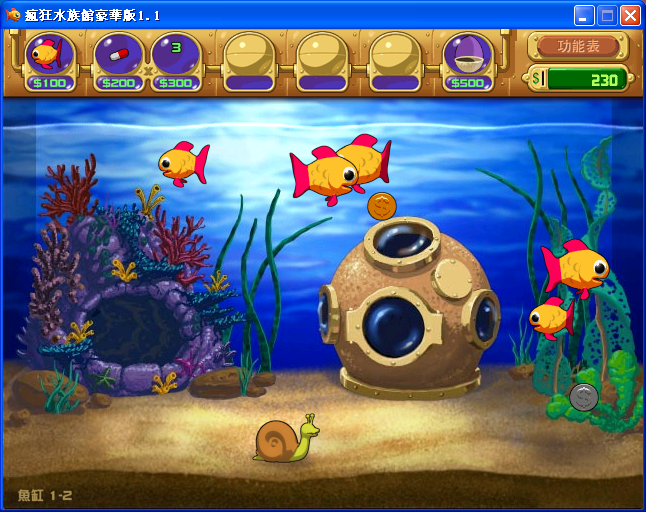Close the game window
Screen dimensions: 648x512
pyautogui.click(x=630, y=15)
